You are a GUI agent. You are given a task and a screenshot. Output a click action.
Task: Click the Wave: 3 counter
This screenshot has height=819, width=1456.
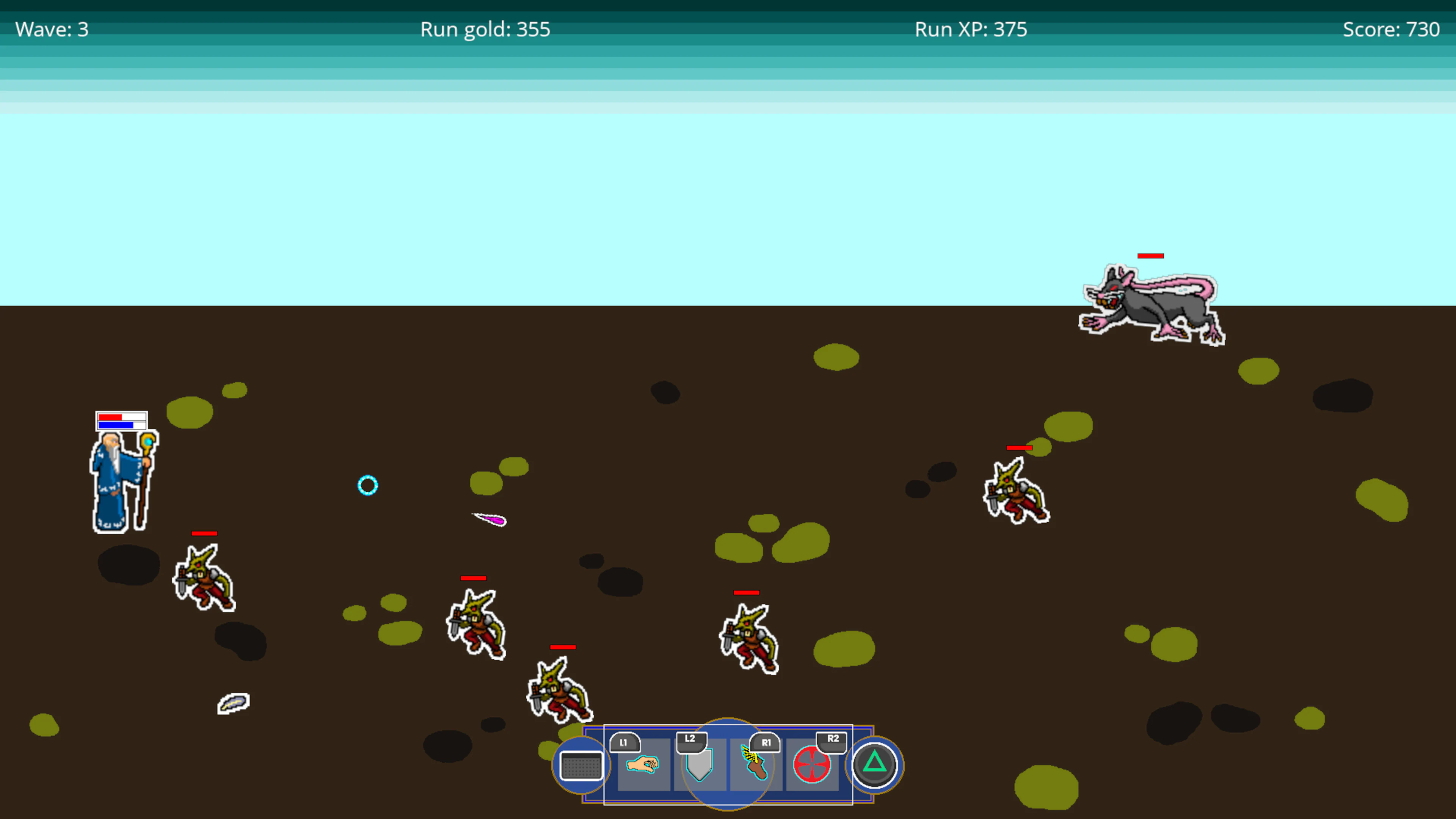[x=52, y=29]
